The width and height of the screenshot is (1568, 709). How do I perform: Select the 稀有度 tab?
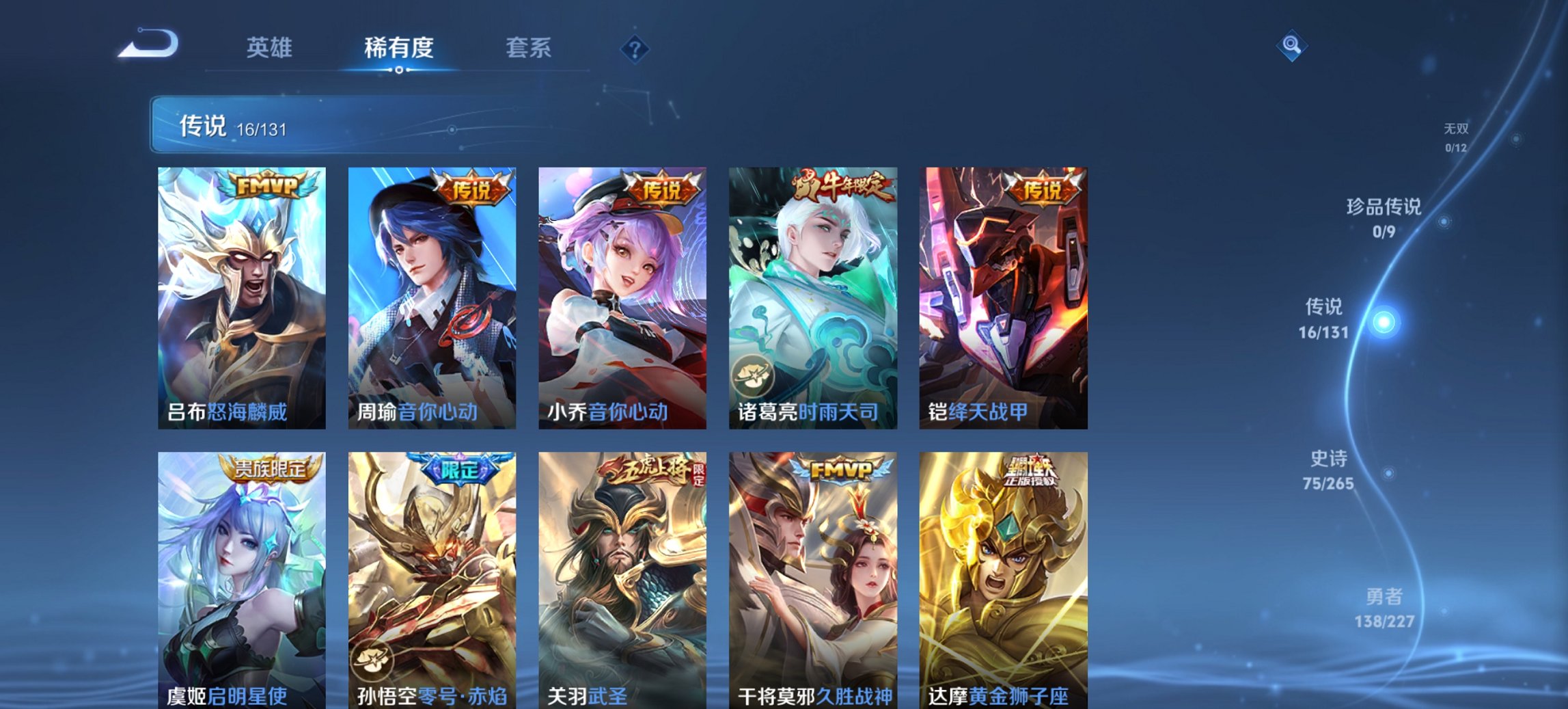point(398,48)
